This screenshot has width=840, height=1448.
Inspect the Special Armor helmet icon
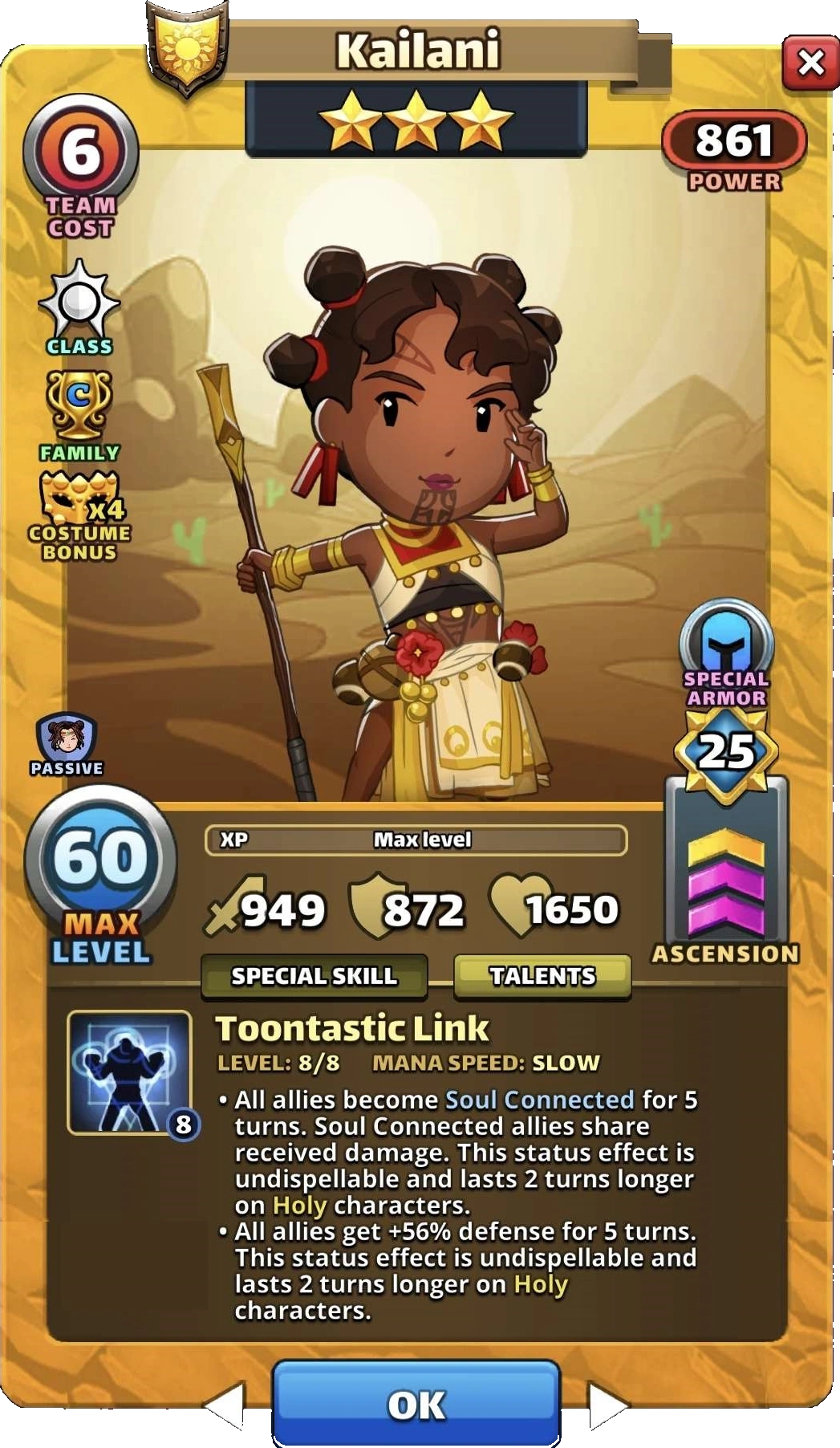(x=726, y=640)
